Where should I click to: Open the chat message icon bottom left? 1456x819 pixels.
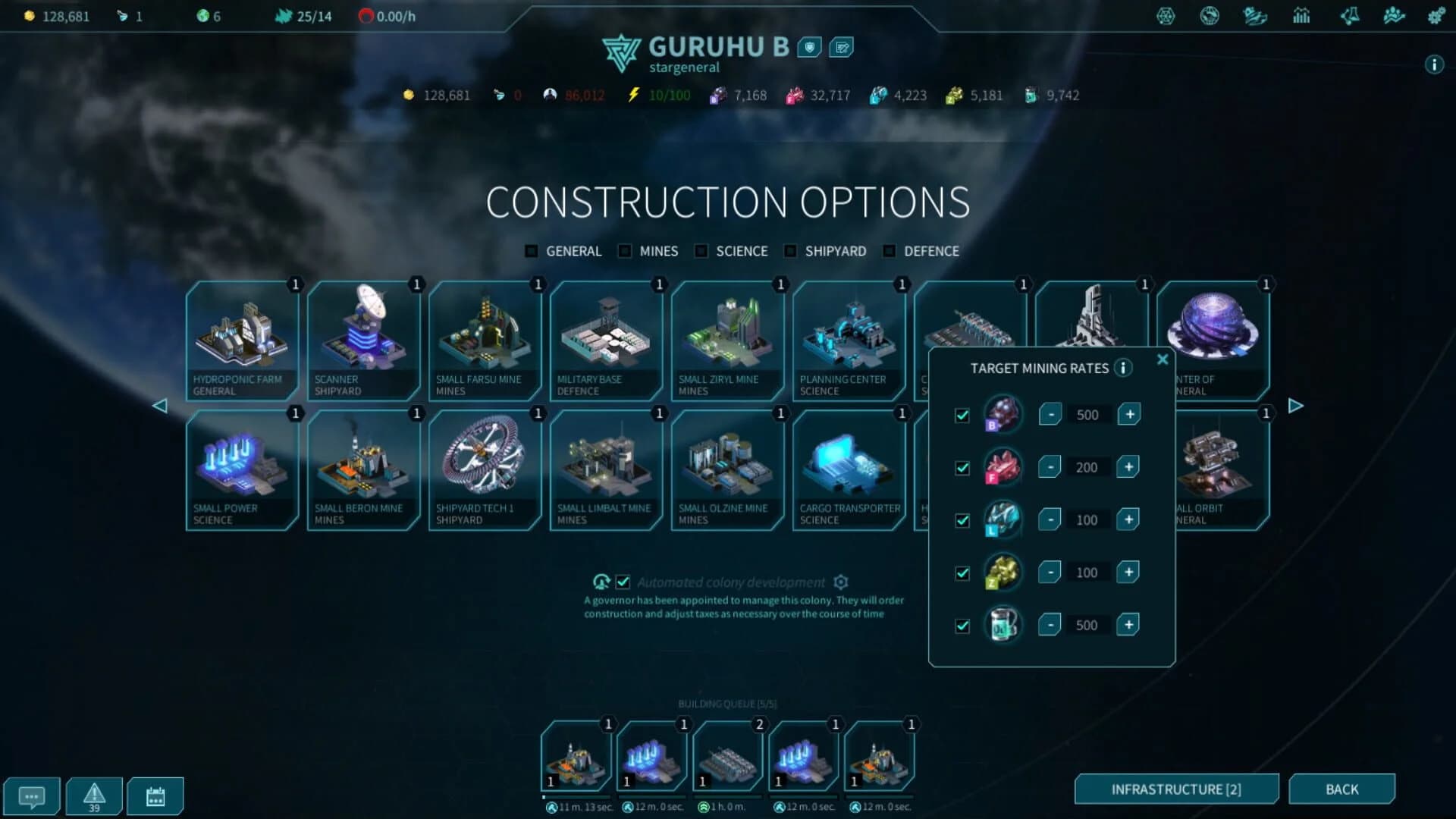(x=32, y=795)
